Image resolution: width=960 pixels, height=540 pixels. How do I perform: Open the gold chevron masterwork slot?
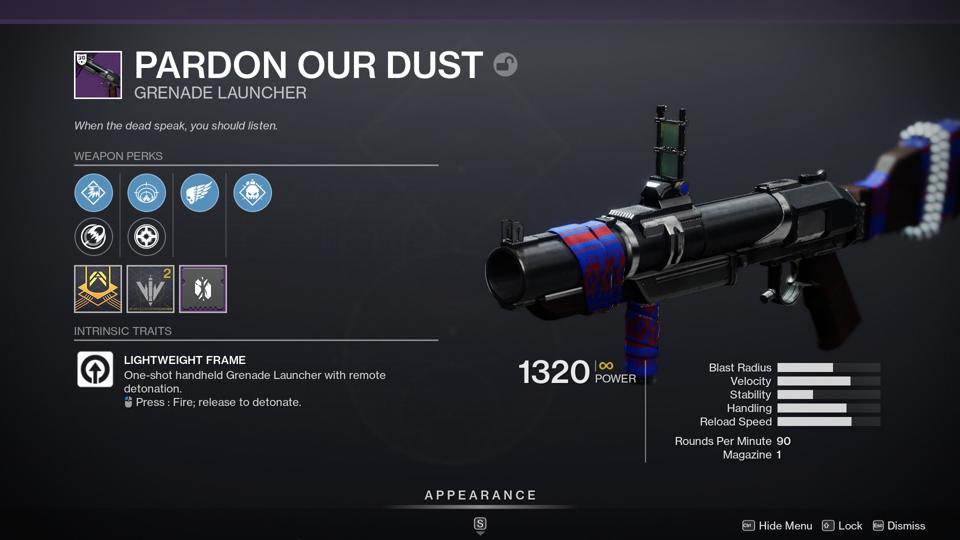(98, 289)
